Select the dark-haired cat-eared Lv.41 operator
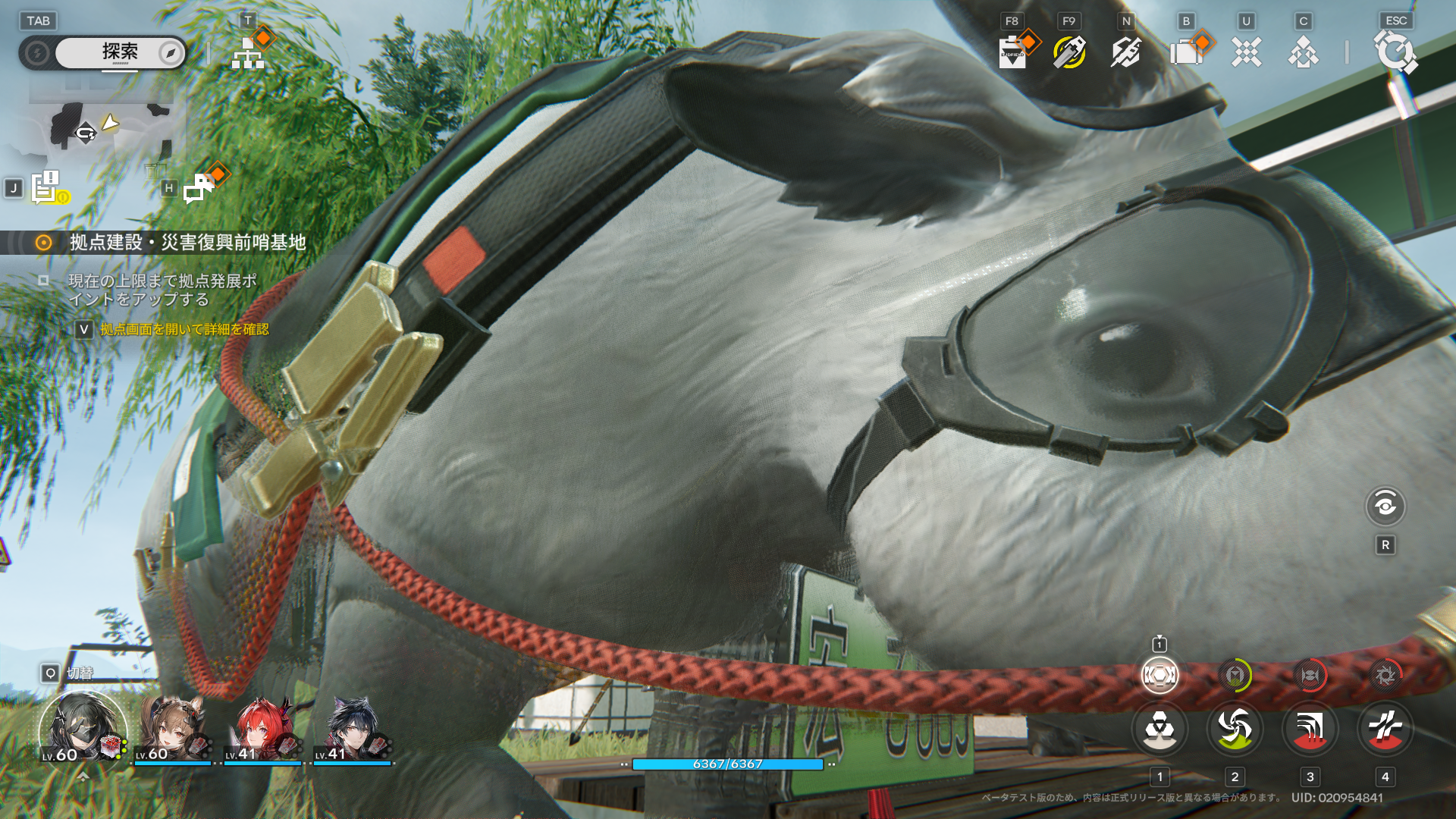1456x819 pixels. [351, 730]
